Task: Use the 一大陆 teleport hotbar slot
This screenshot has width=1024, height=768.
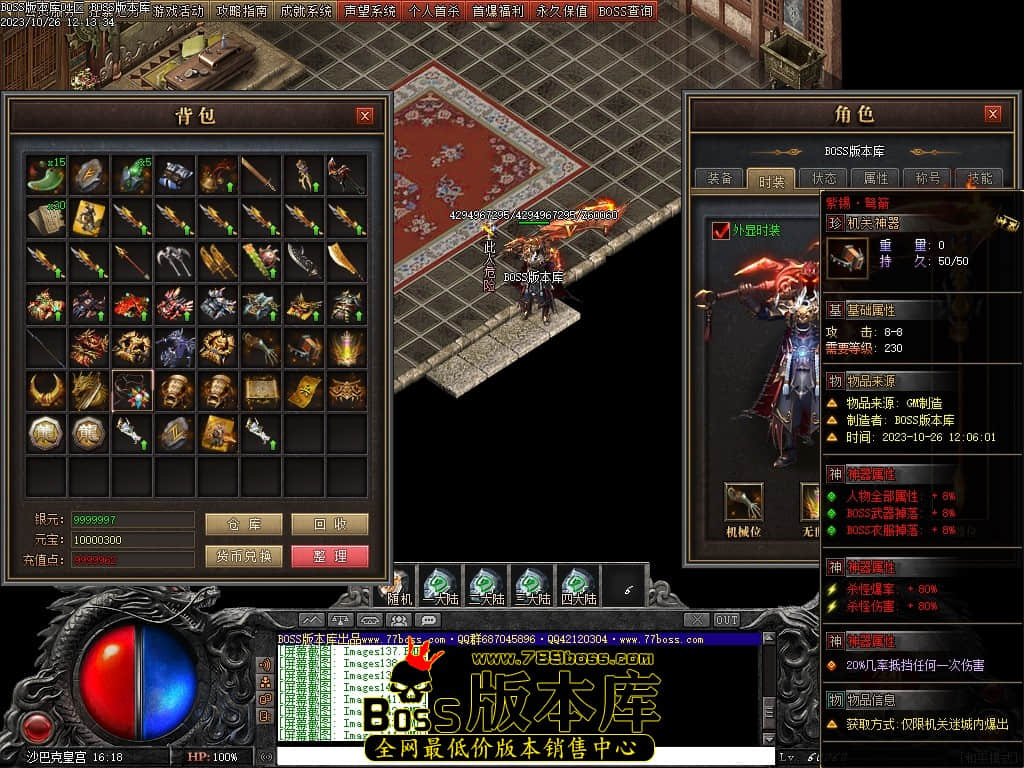Action: (x=440, y=586)
